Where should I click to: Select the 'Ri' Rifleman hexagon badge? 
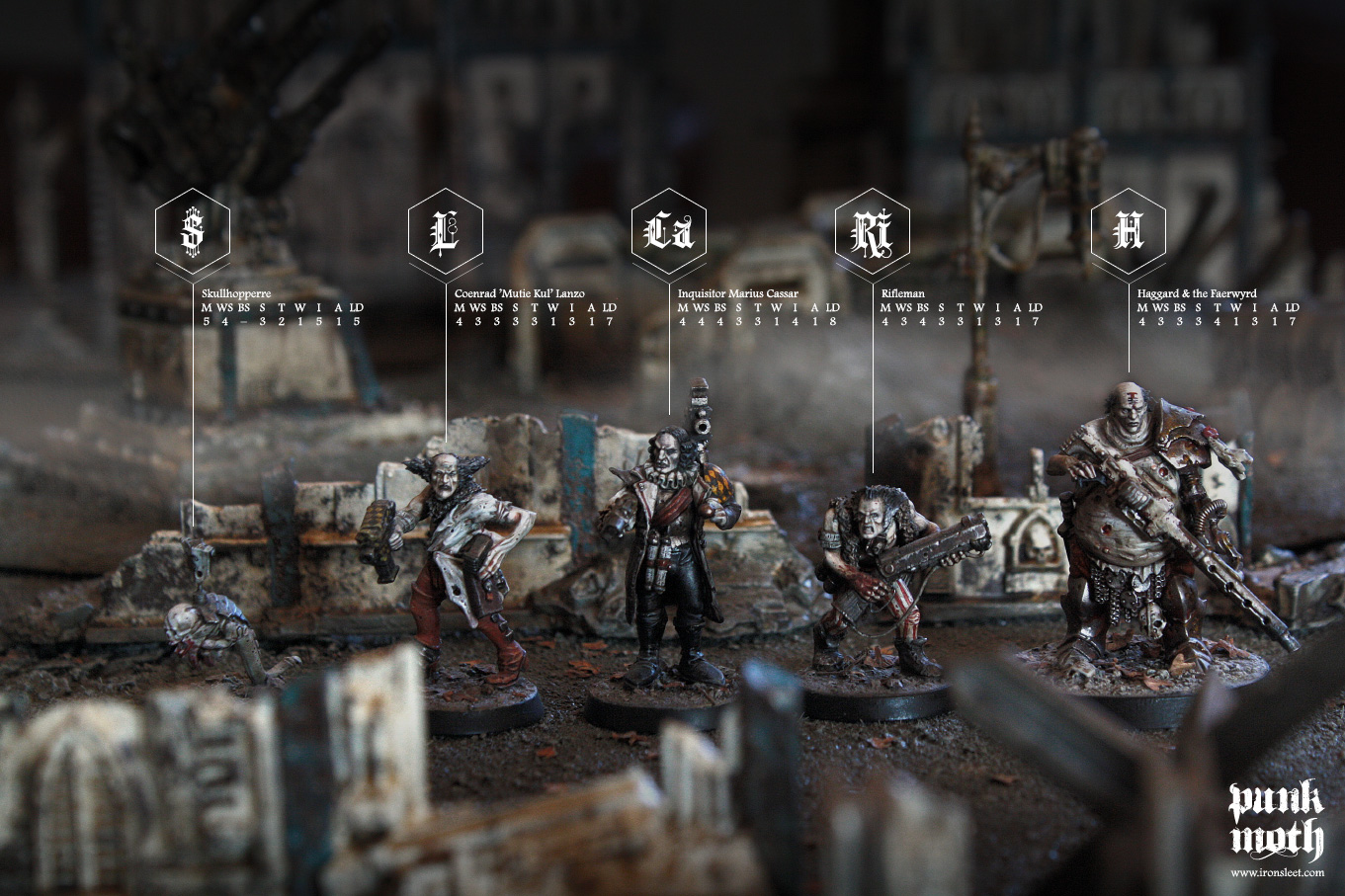873,231
